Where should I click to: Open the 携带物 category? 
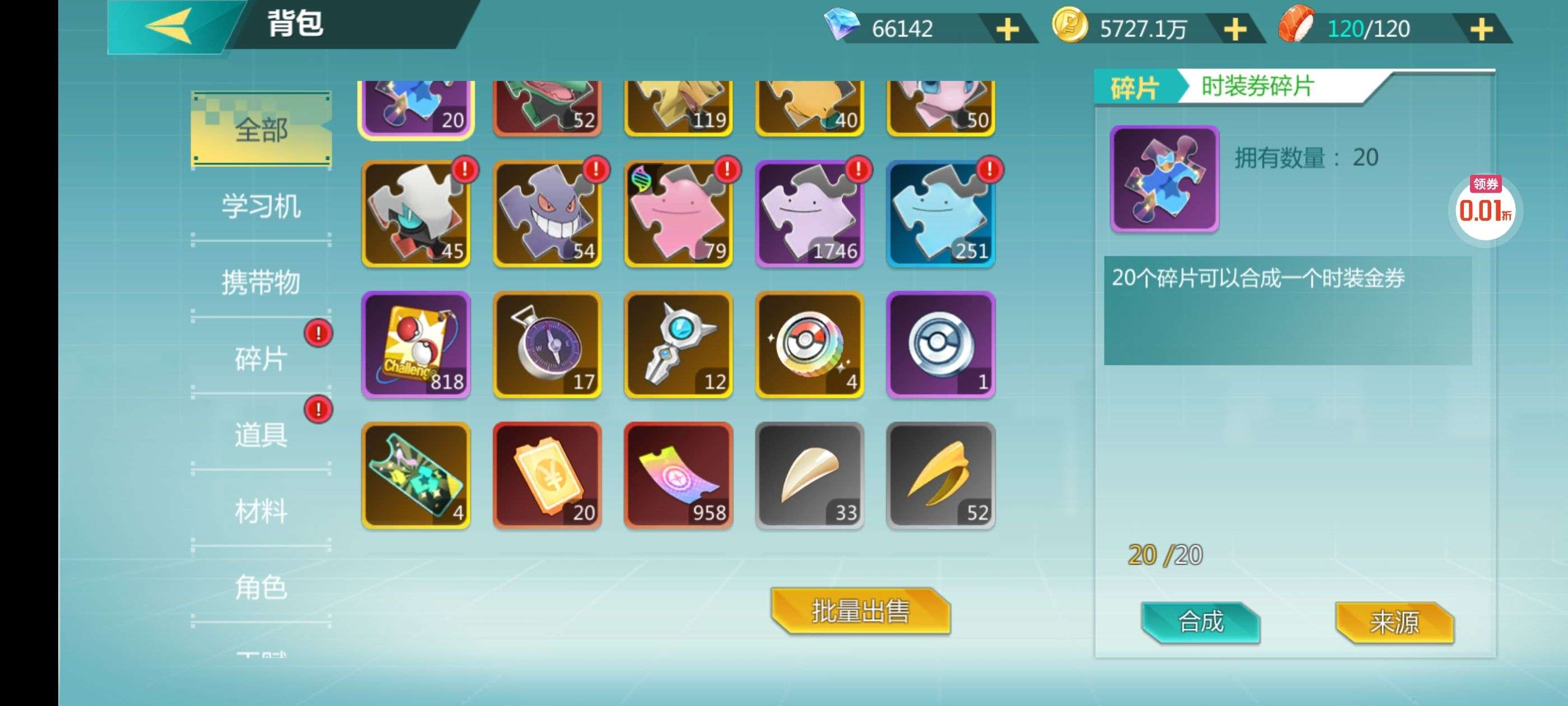click(261, 282)
